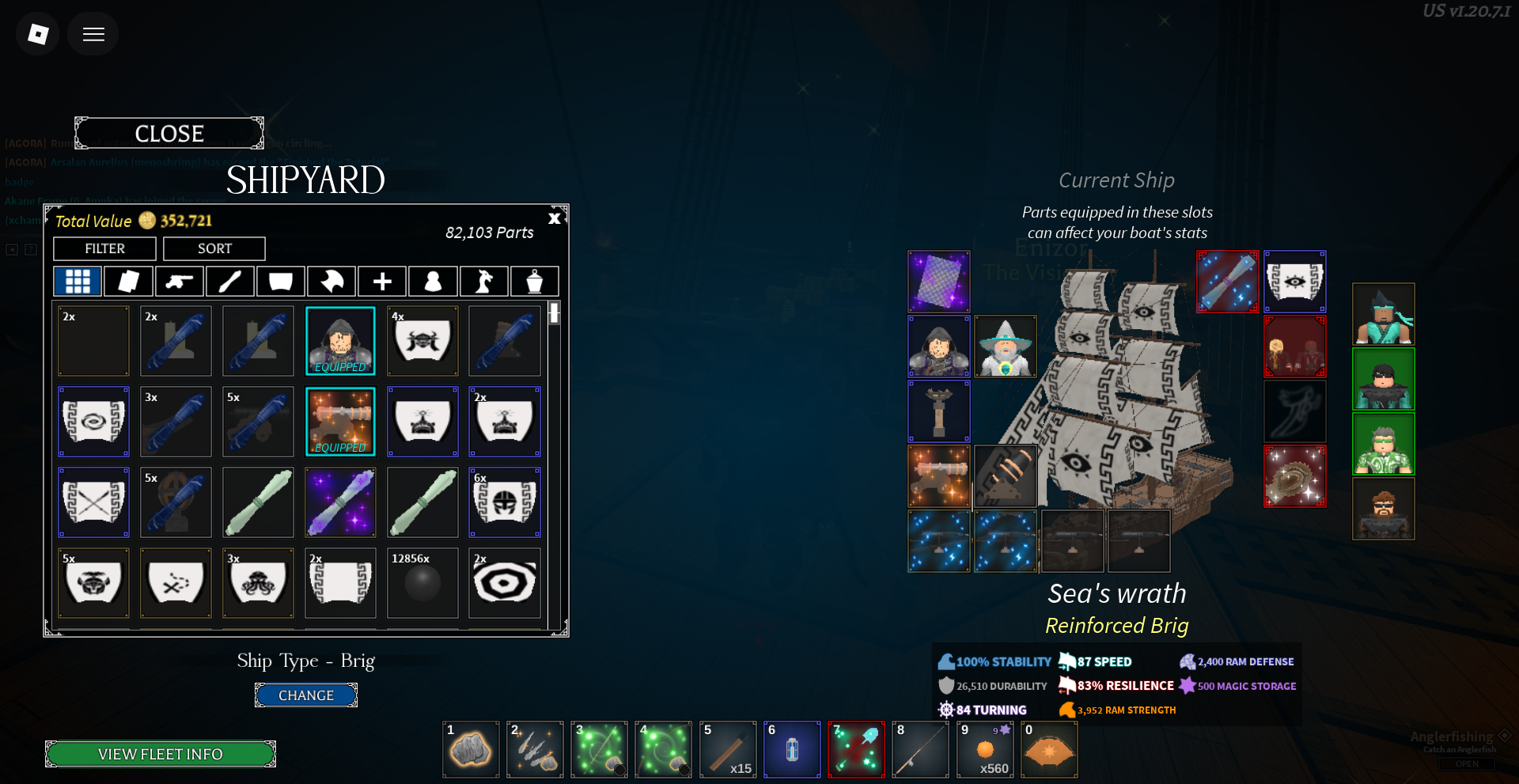
Task: Open the Roblox menu button
Action: [38, 34]
